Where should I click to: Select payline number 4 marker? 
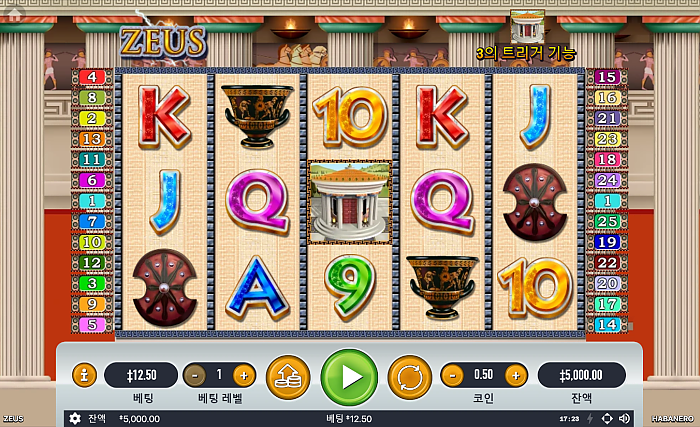(x=93, y=77)
